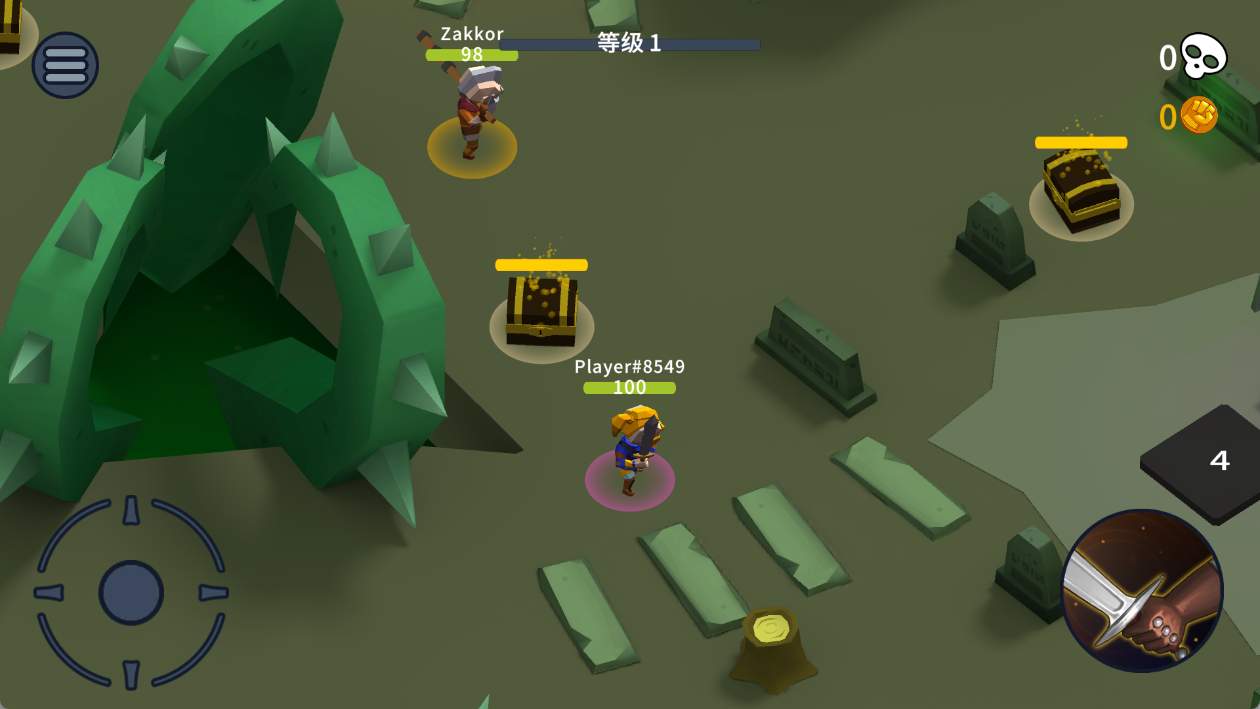Viewport: 1260px width, 709px height.
Task: Click the virtual joystick center knob
Action: (131, 593)
